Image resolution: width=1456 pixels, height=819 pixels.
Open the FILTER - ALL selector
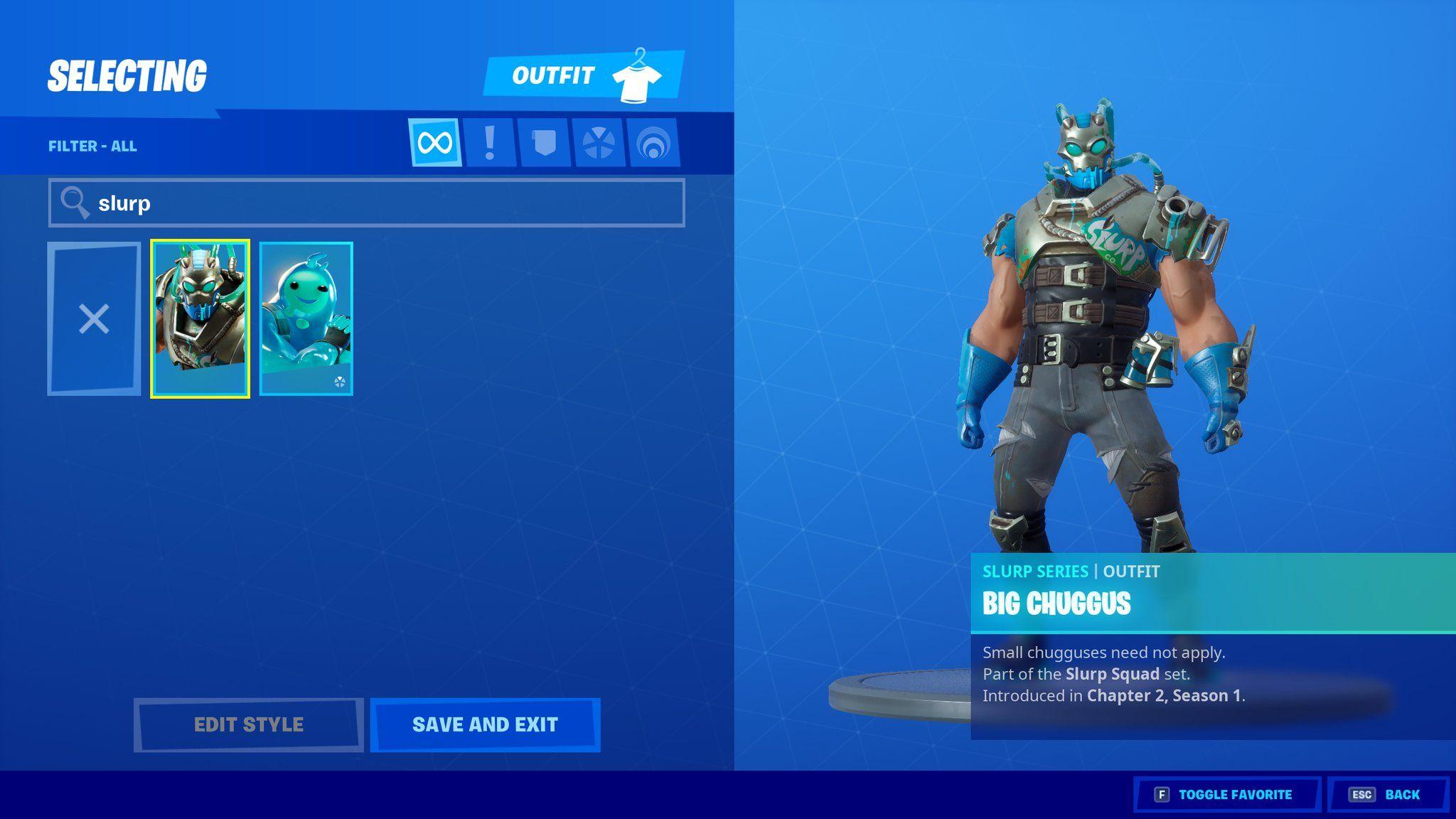[94, 146]
